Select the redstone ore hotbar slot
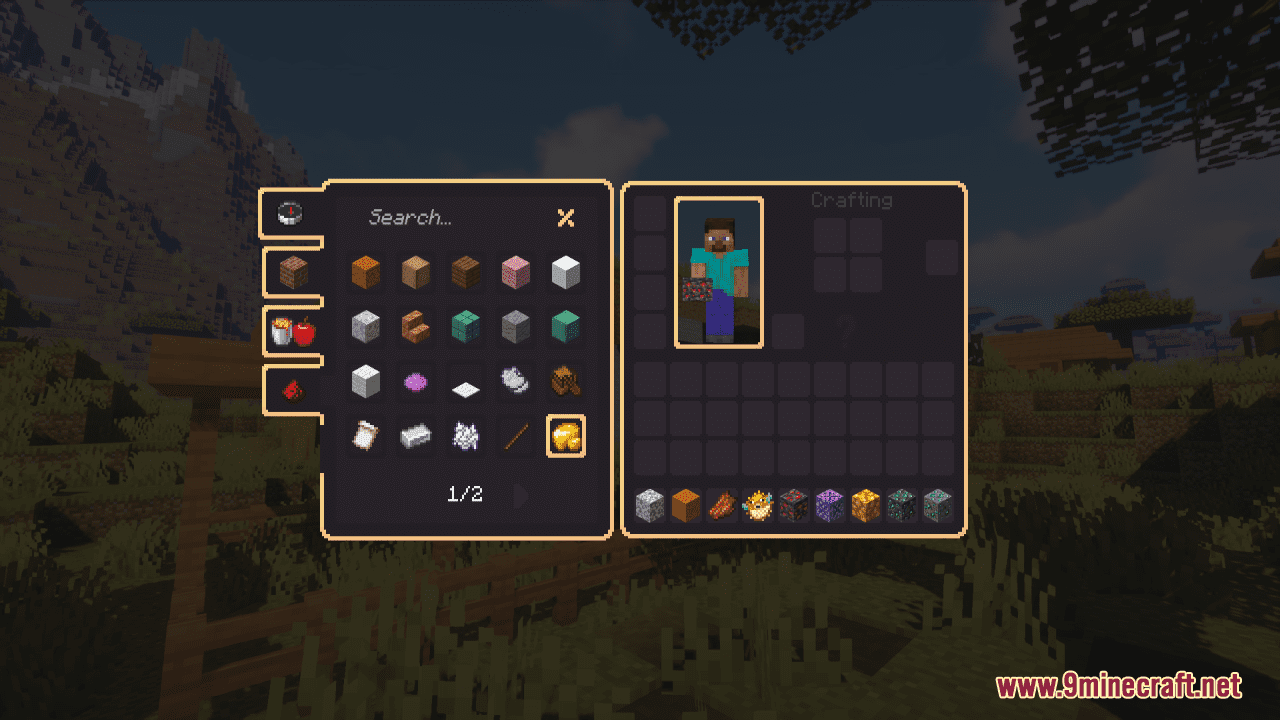The image size is (1280, 720). click(x=794, y=506)
